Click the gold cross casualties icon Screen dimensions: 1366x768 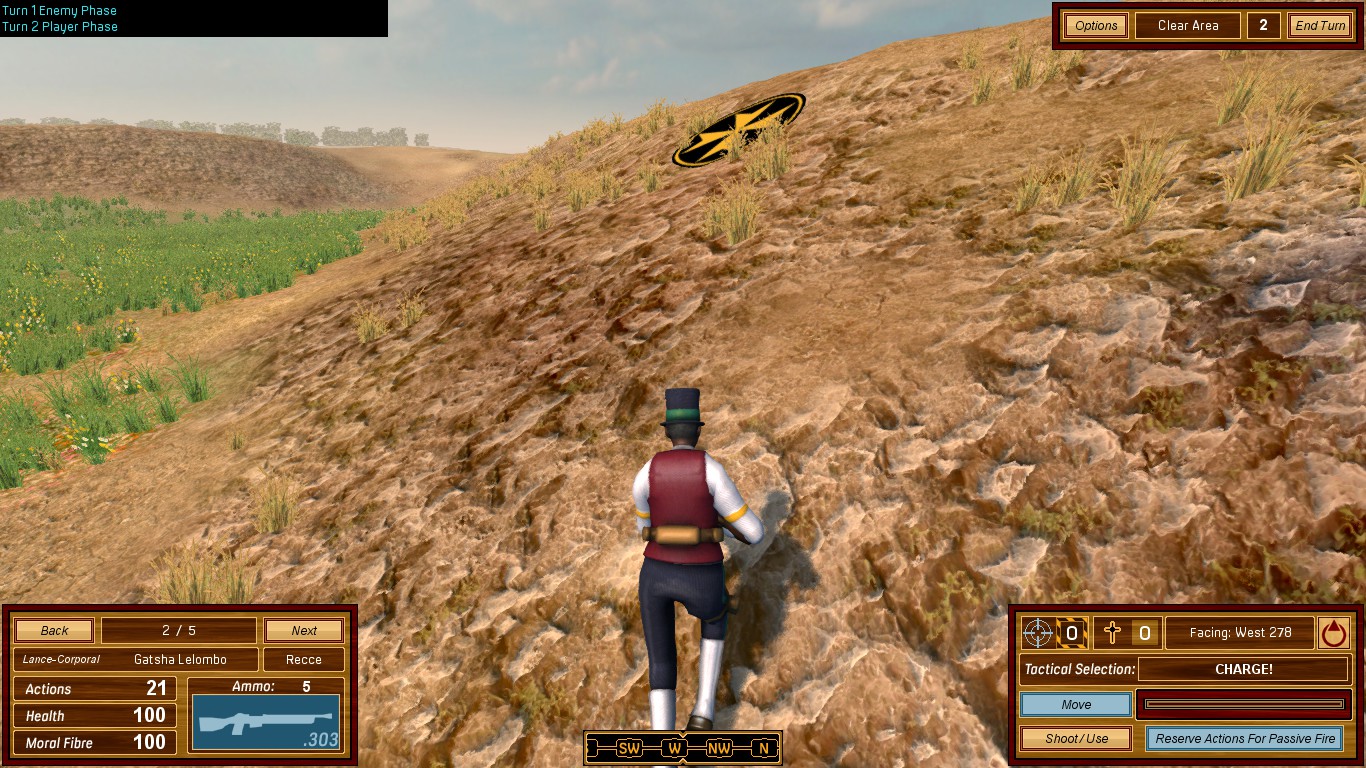click(x=1112, y=632)
